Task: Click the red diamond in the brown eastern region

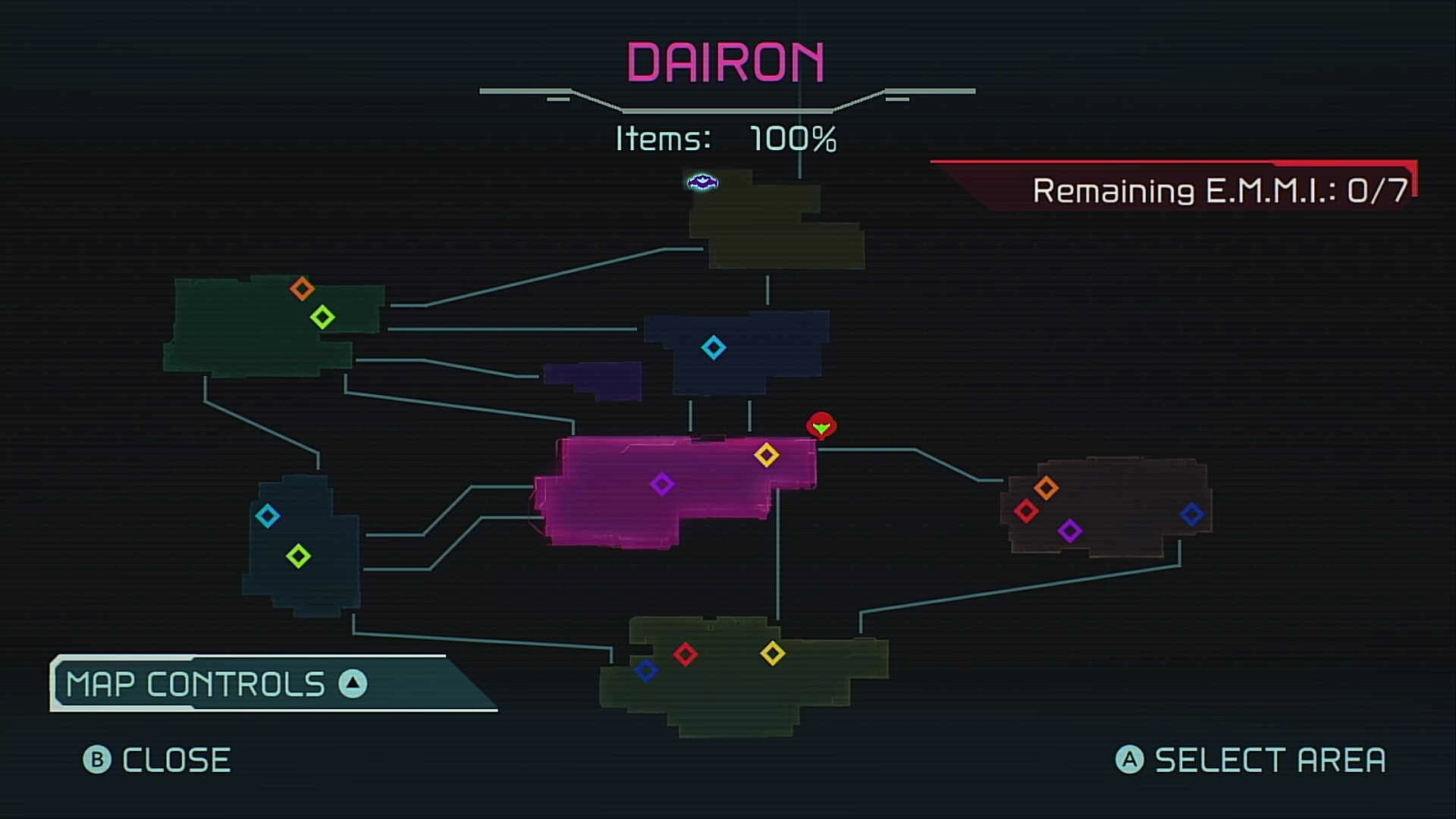Action: (x=1028, y=511)
